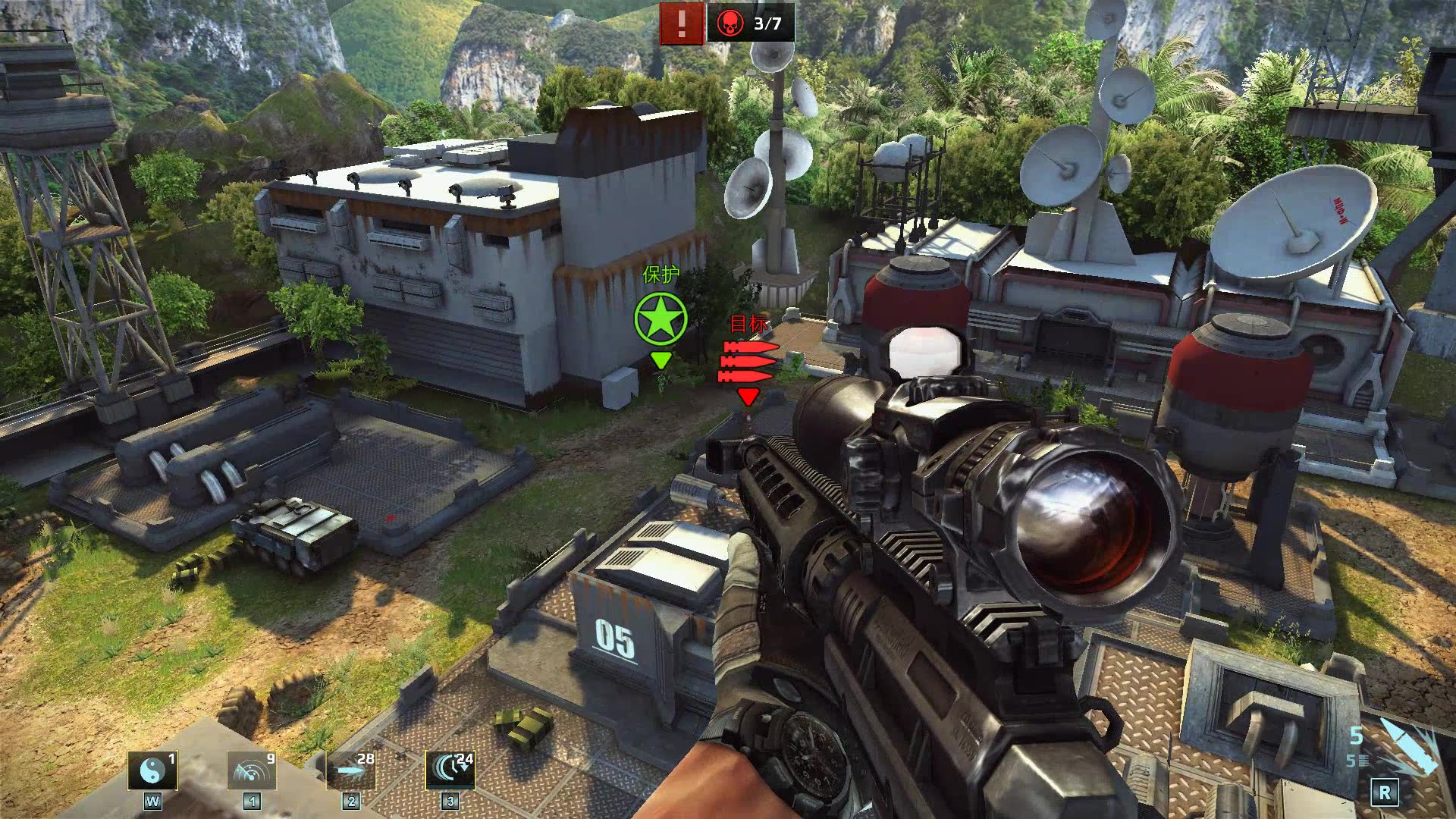The image size is (1456, 819).
Task: Trigger the crescent cooldown ability icon
Action: [x=450, y=771]
